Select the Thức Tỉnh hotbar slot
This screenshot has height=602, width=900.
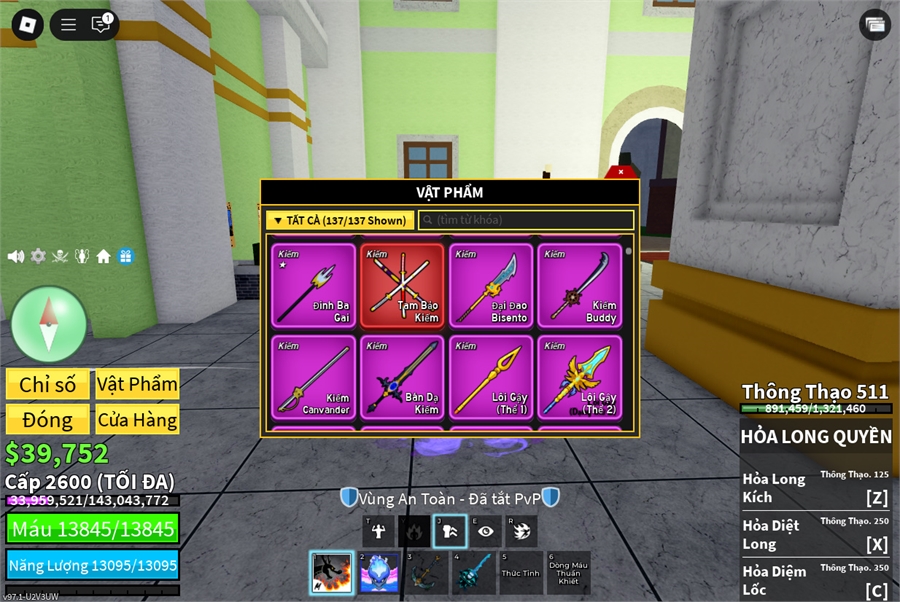click(x=520, y=573)
